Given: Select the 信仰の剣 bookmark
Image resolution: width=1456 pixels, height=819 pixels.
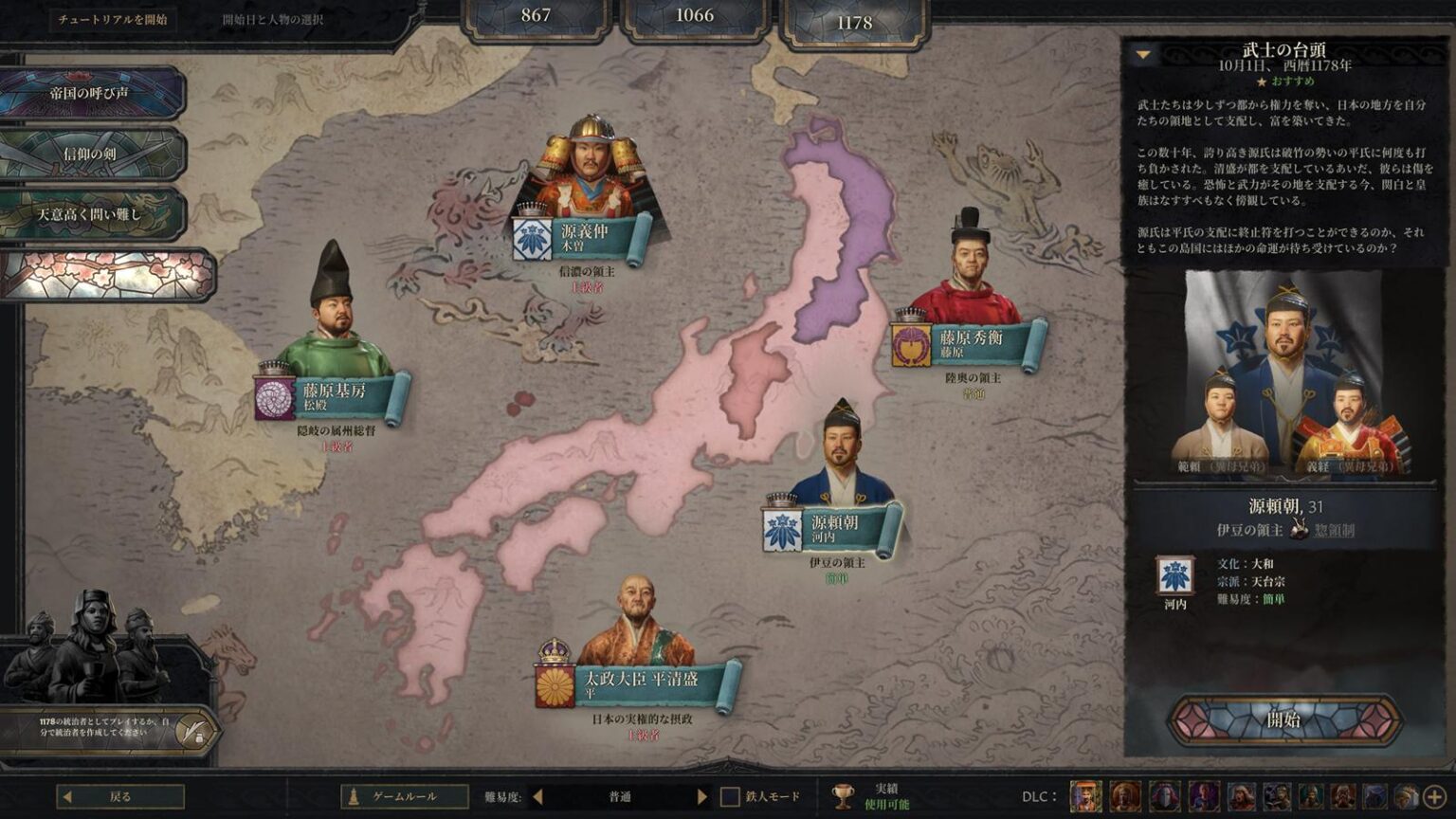Looking at the screenshot, I should click(x=90, y=154).
